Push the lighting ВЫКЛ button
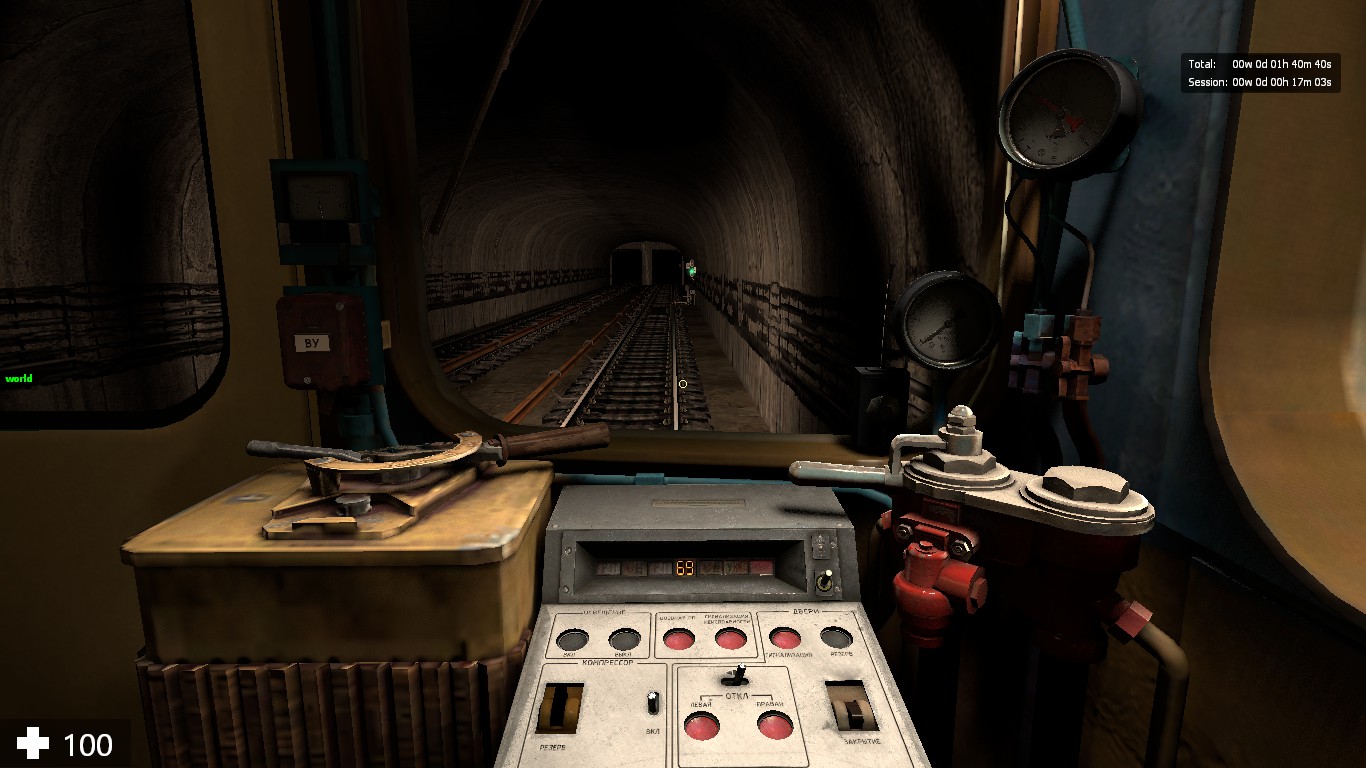1366x768 pixels. point(624,640)
